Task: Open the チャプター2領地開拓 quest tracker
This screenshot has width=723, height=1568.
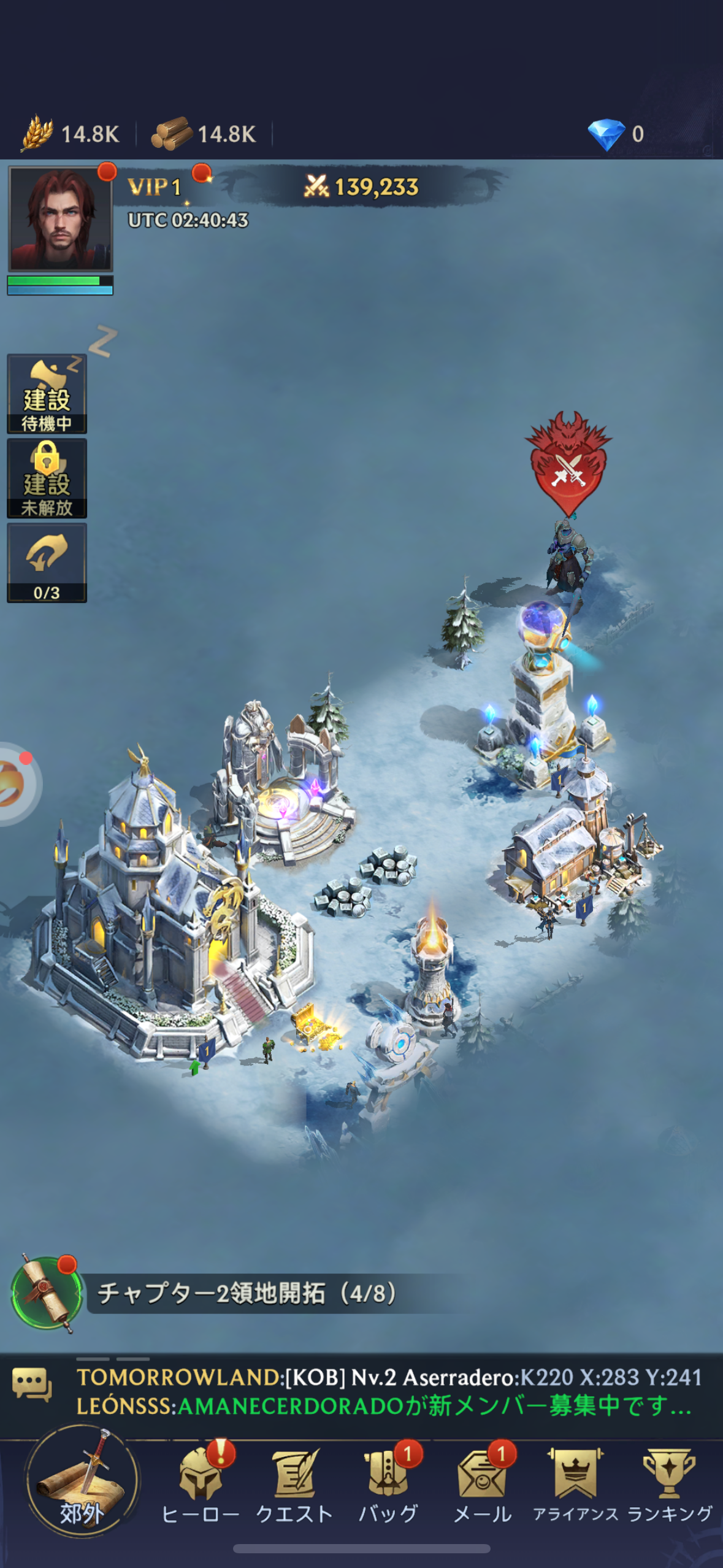Action: [247, 1293]
